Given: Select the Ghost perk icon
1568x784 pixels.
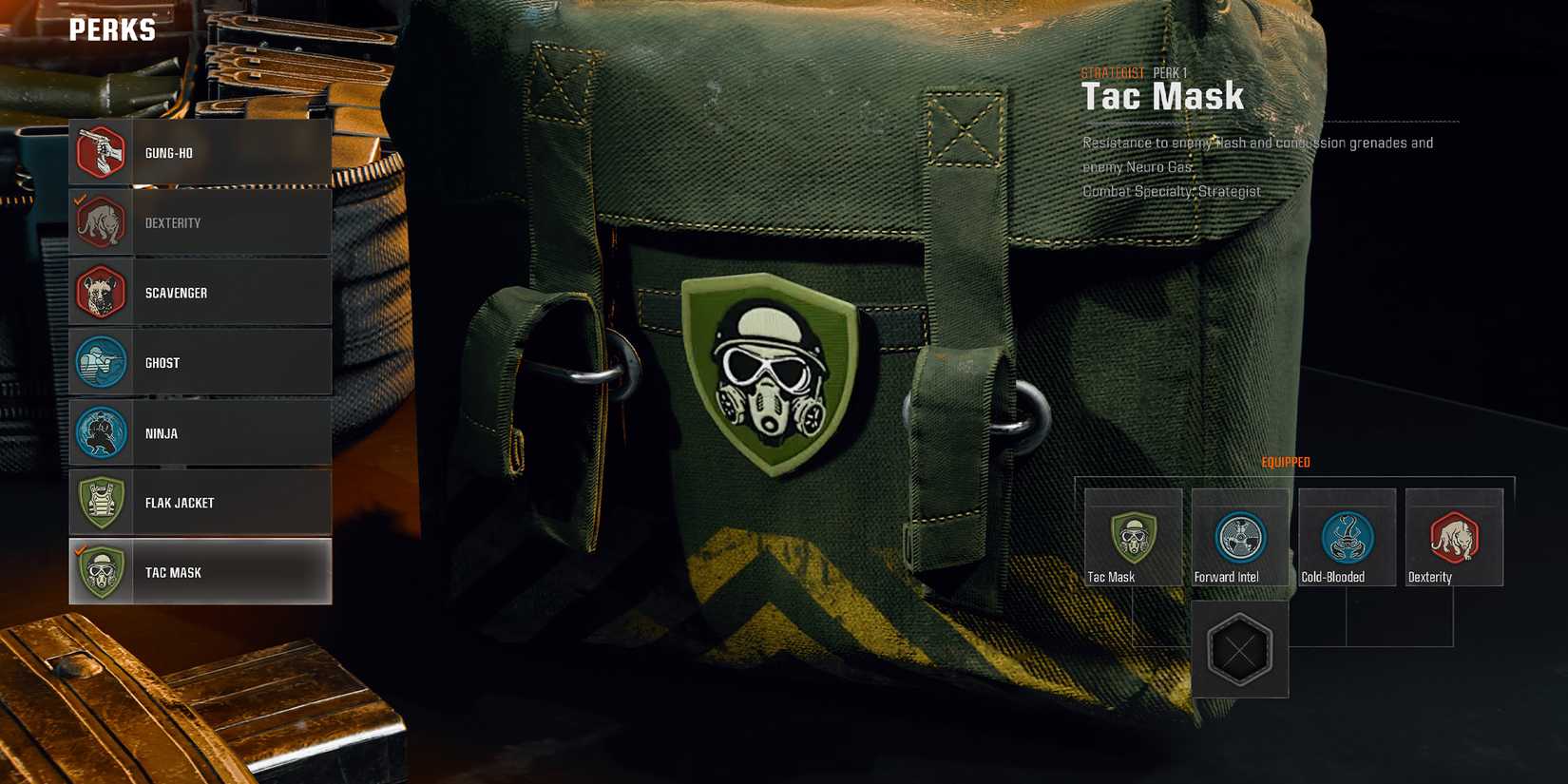Looking at the screenshot, I should (x=101, y=362).
